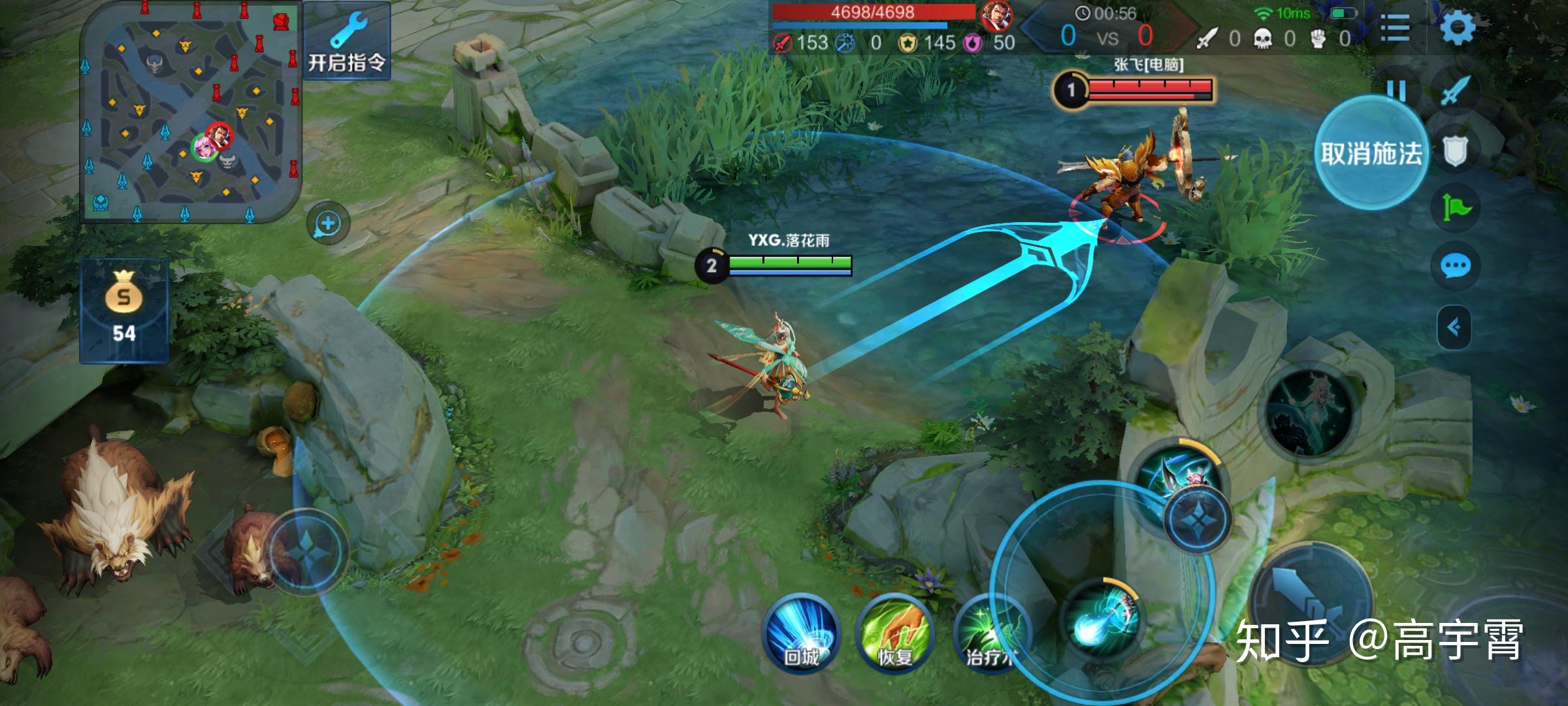The height and width of the screenshot is (706, 1568).
Task: Select the shield defend signal
Action: 1455,152
